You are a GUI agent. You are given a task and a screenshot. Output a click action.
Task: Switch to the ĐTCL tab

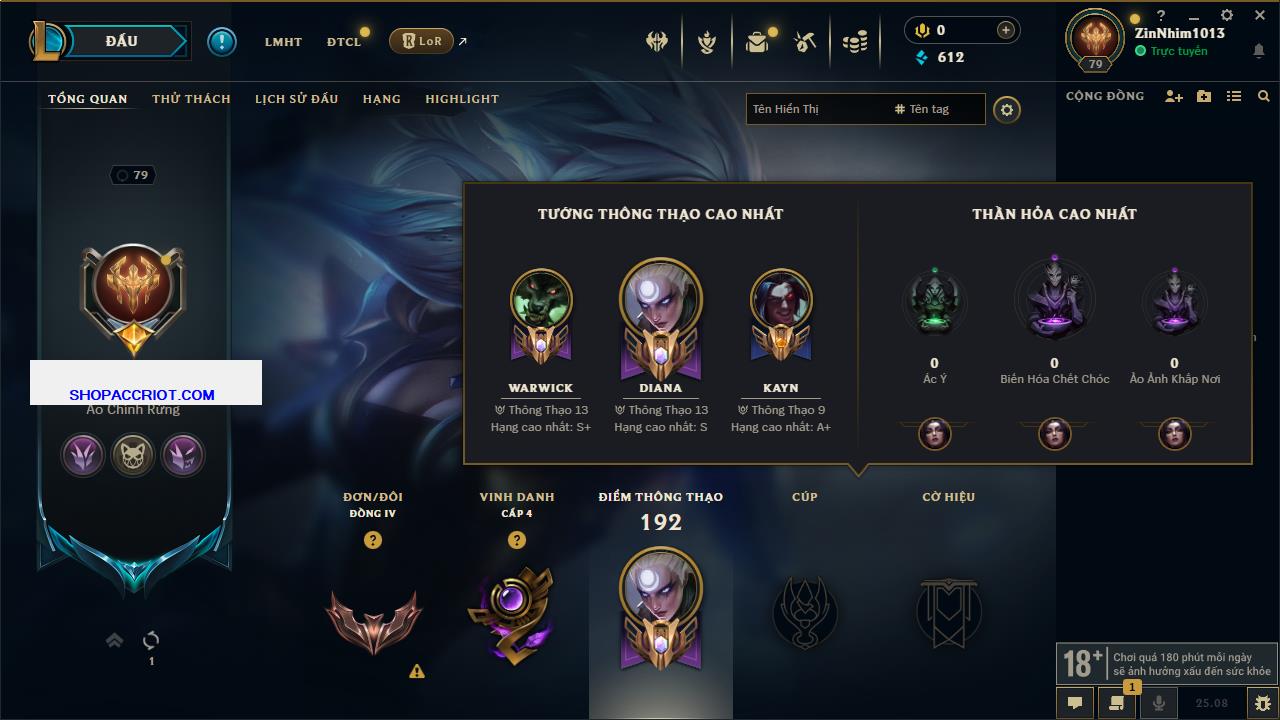click(343, 42)
